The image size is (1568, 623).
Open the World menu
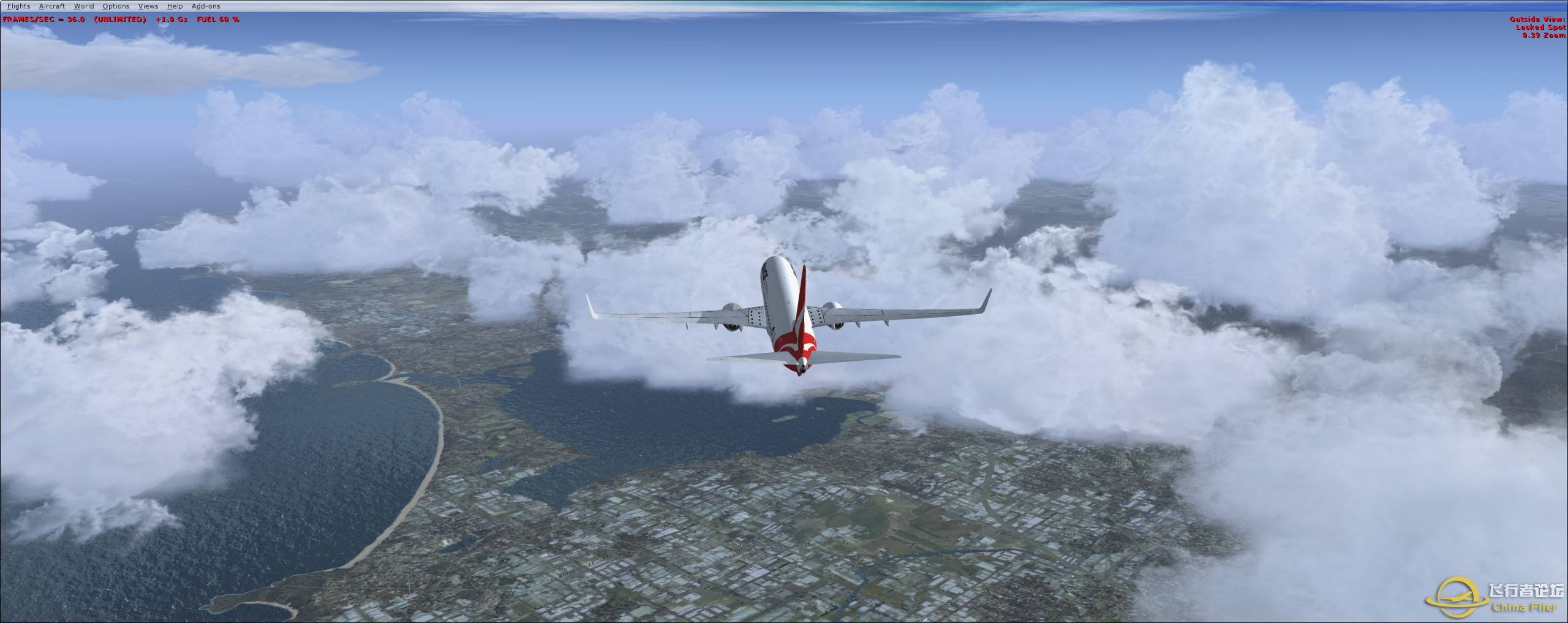(x=84, y=6)
